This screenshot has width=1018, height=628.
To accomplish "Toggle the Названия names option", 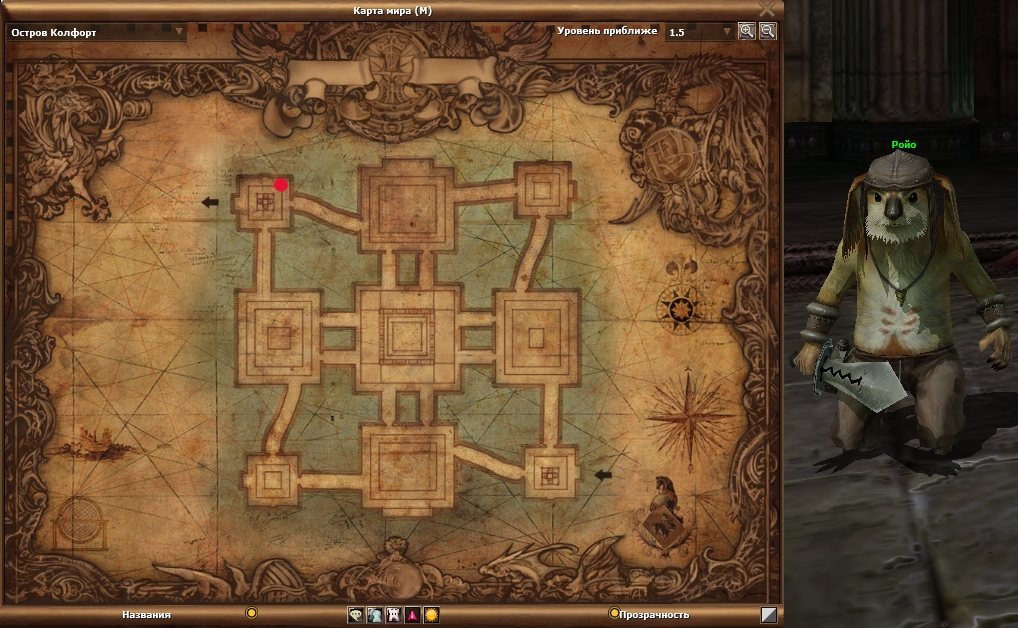I will [252, 613].
